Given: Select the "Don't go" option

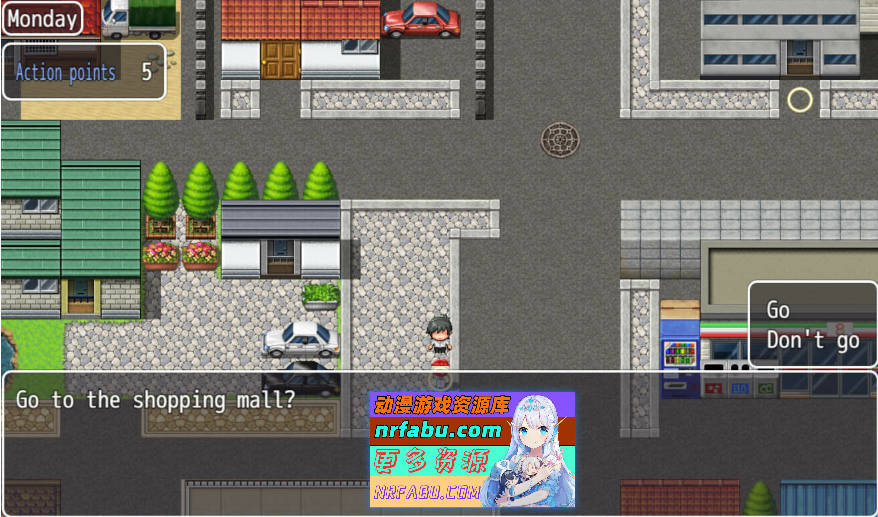Looking at the screenshot, I should [812, 341].
